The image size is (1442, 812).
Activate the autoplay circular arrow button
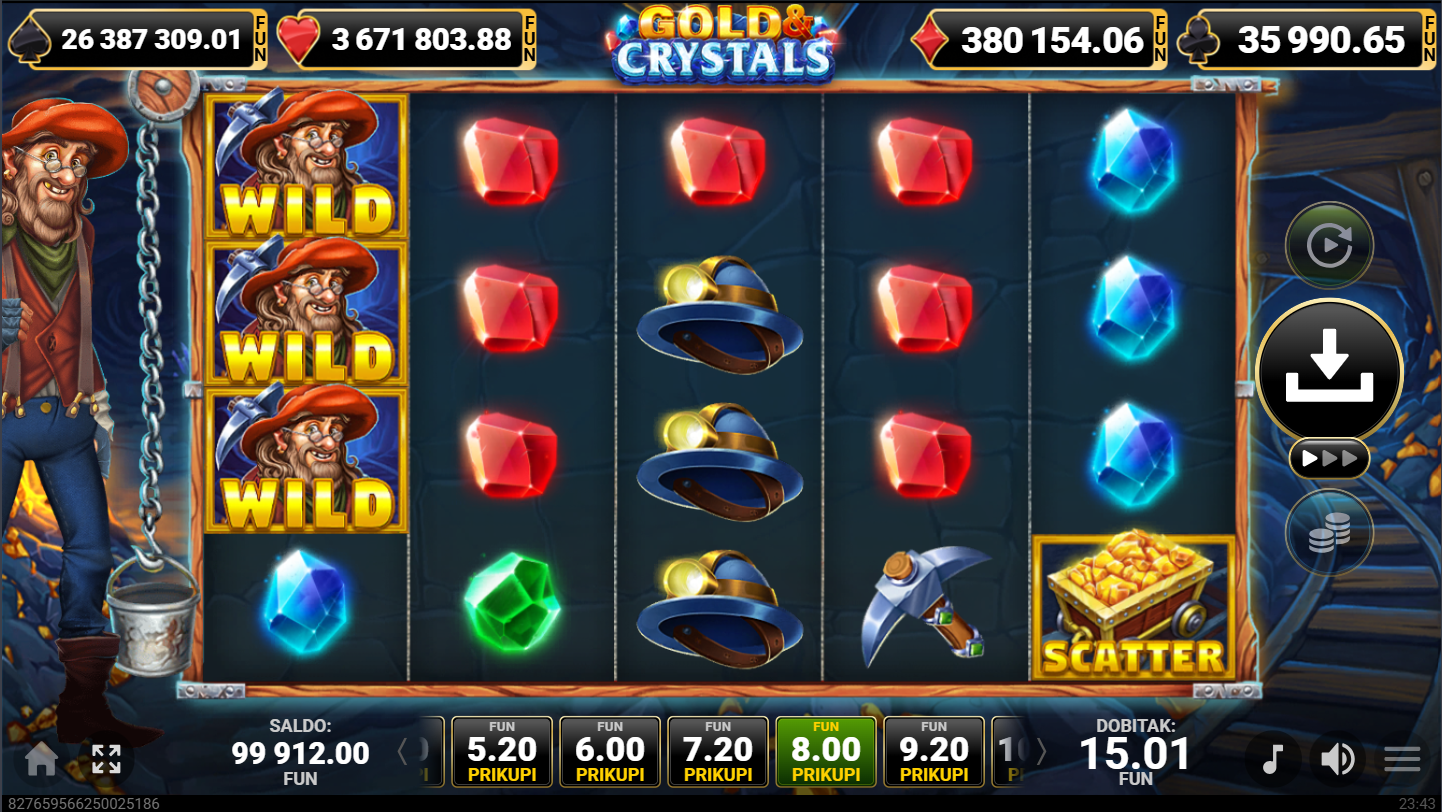coord(1329,245)
